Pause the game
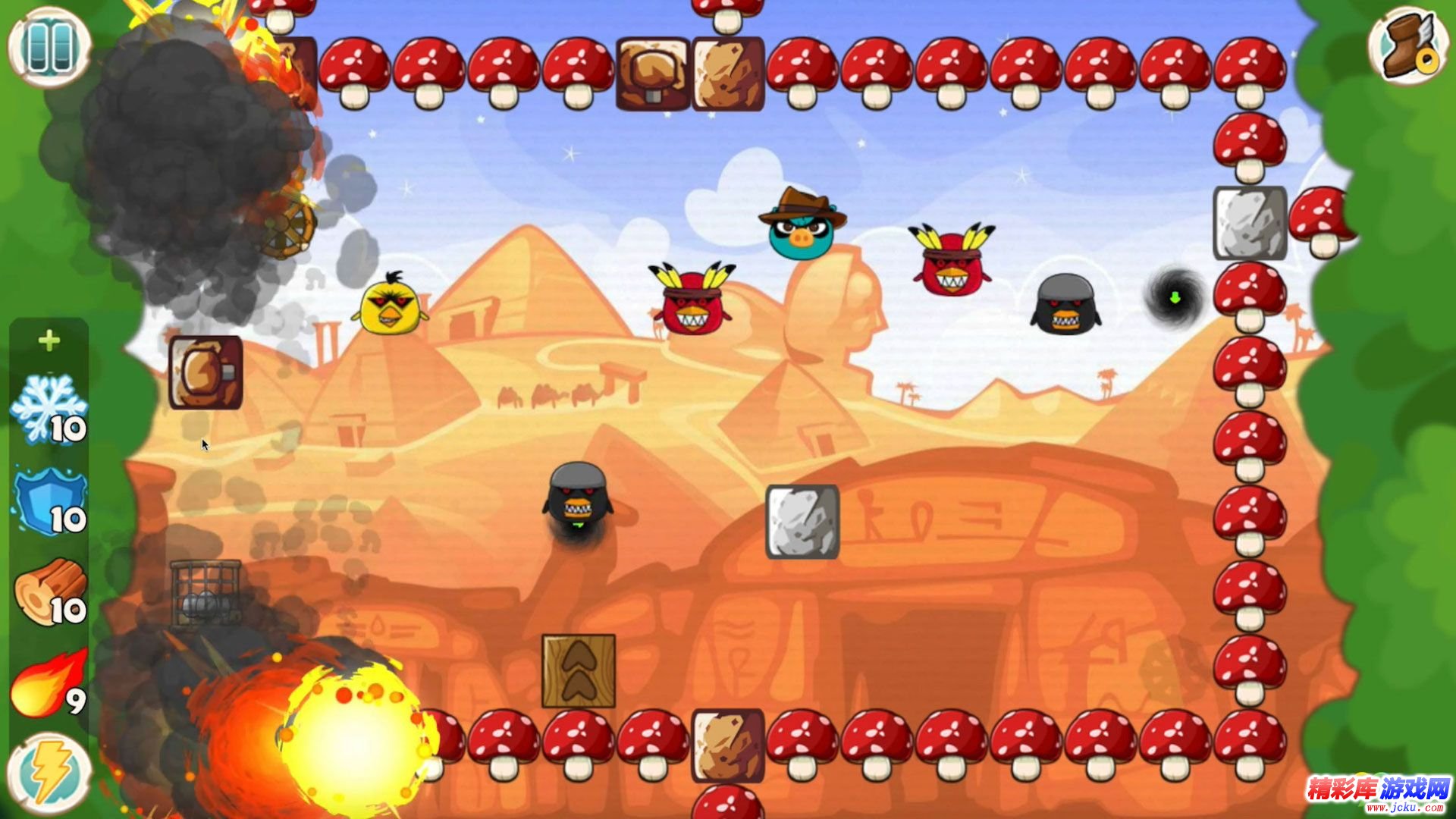This screenshot has height=819, width=1456. (x=49, y=46)
